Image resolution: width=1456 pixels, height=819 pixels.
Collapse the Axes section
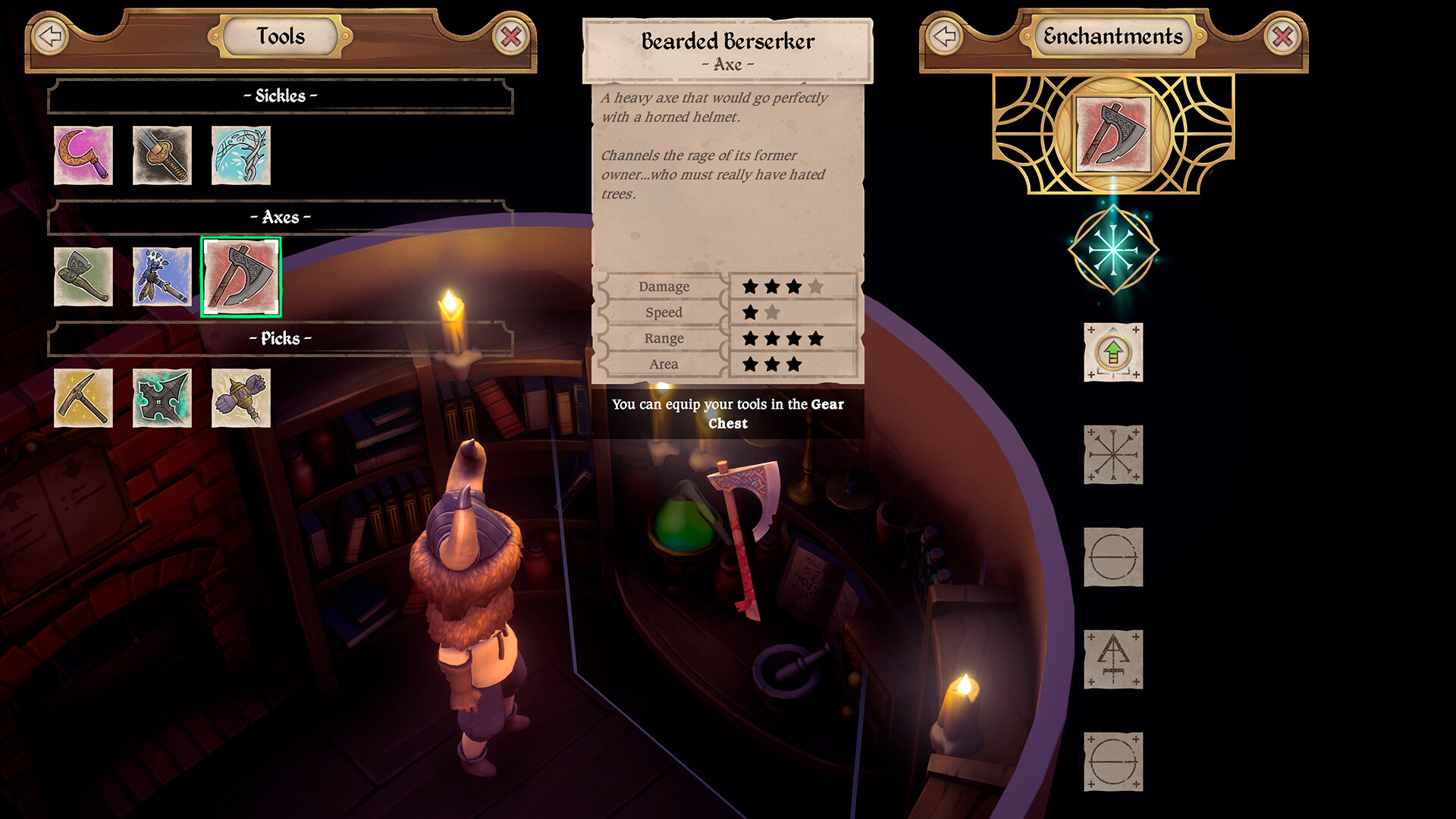coord(279,218)
